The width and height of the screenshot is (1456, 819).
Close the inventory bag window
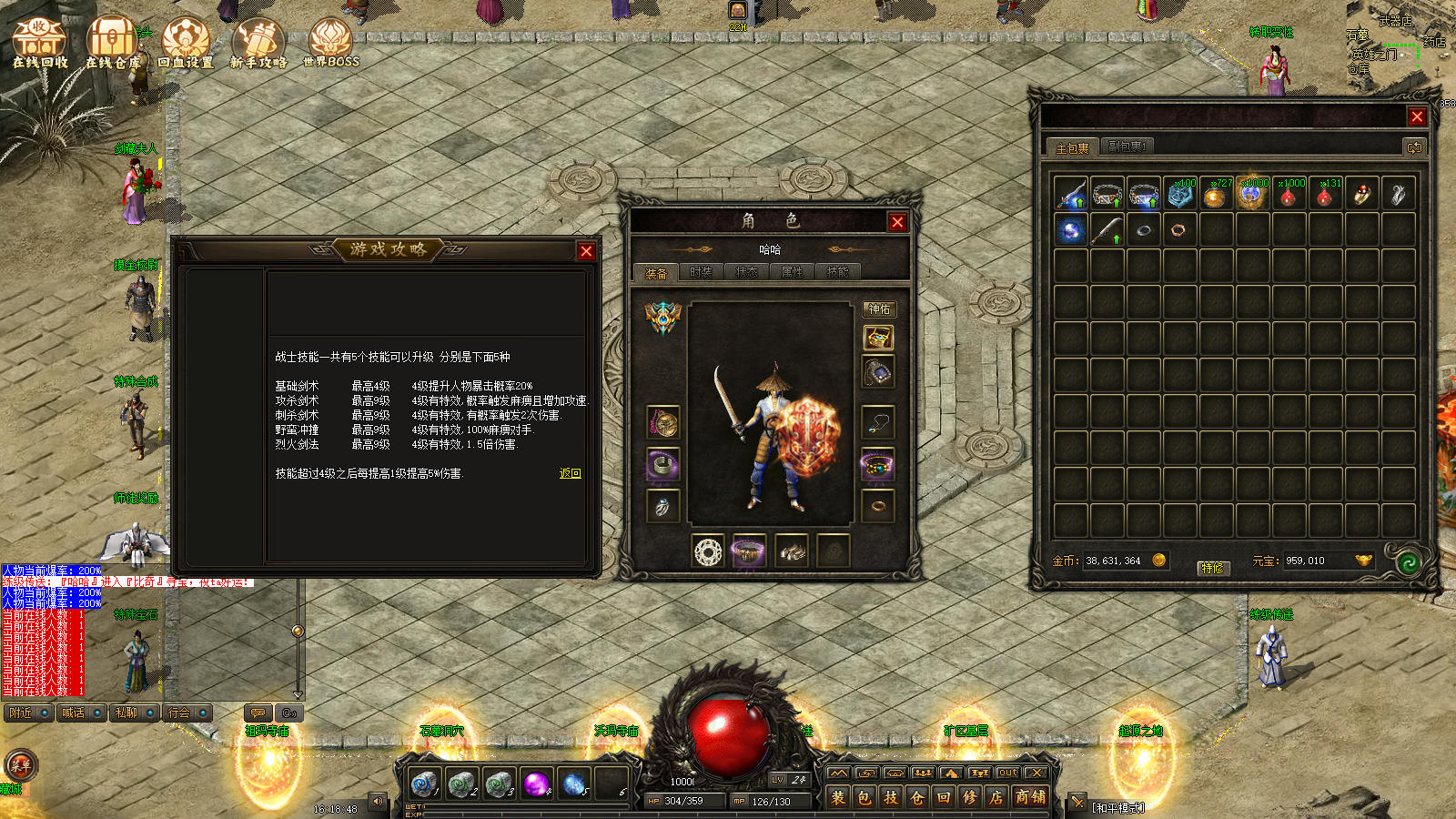(x=1417, y=116)
